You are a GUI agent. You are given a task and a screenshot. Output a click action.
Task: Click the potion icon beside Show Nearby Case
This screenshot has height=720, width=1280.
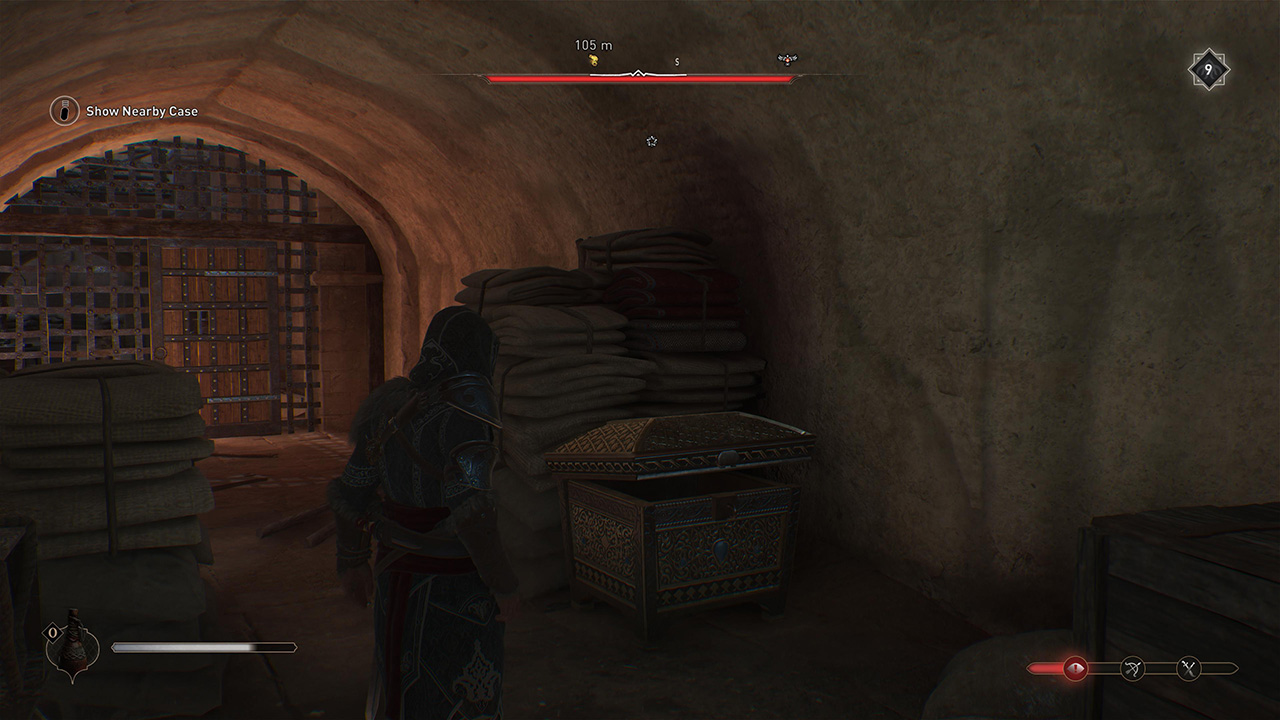(x=63, y=111)
